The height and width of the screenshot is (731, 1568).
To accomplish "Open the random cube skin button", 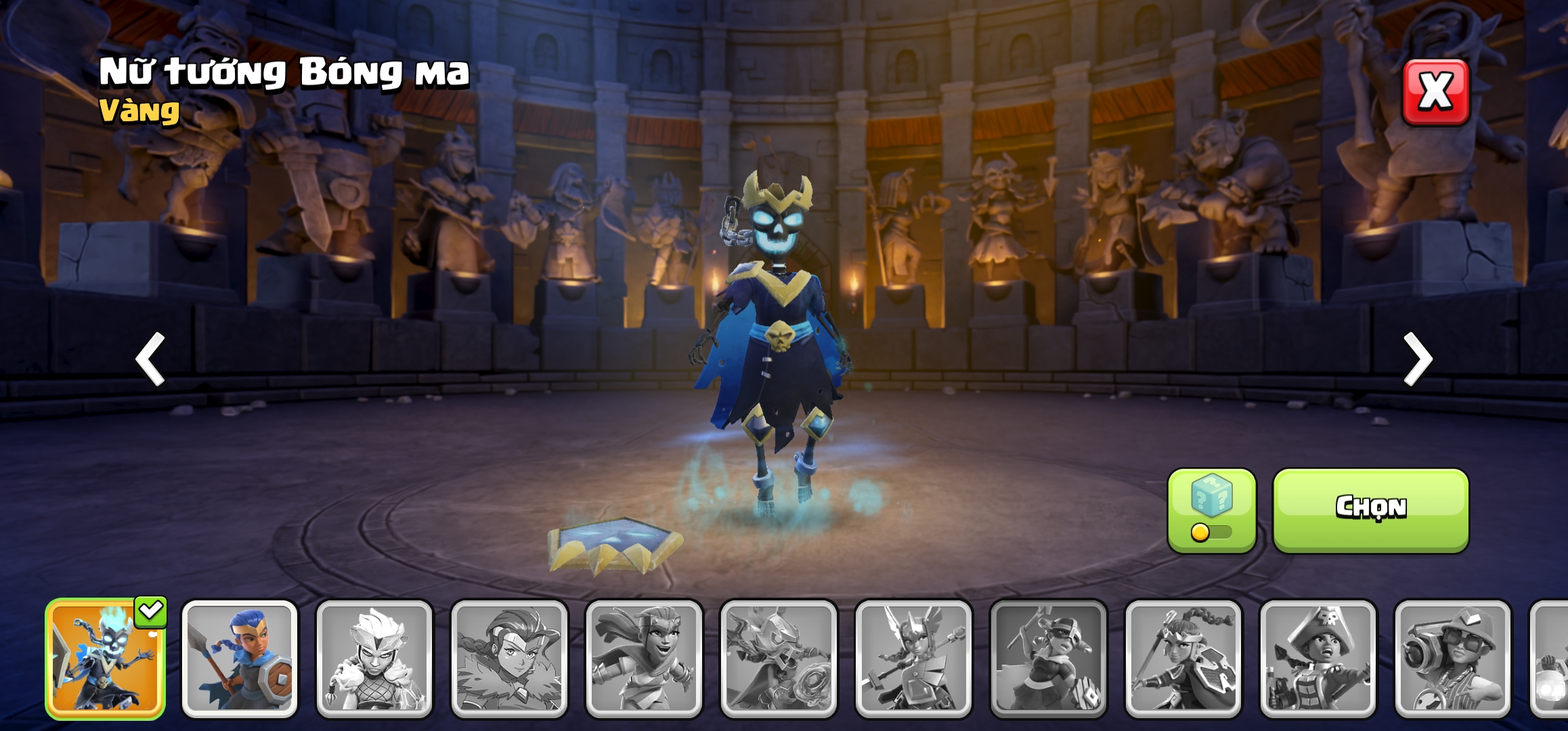I will coord(1211,510).
